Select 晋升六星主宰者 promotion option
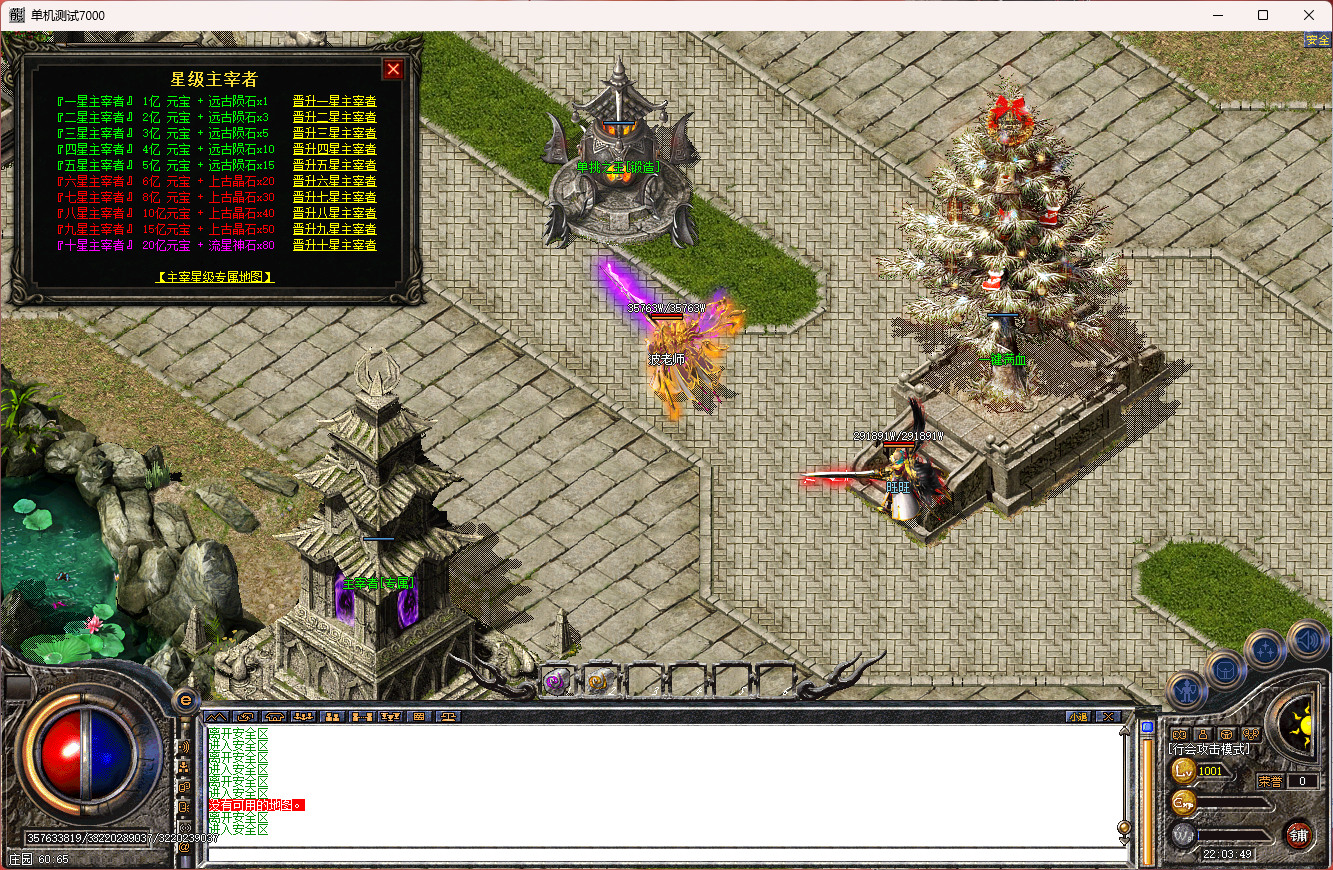 (334, 181)
